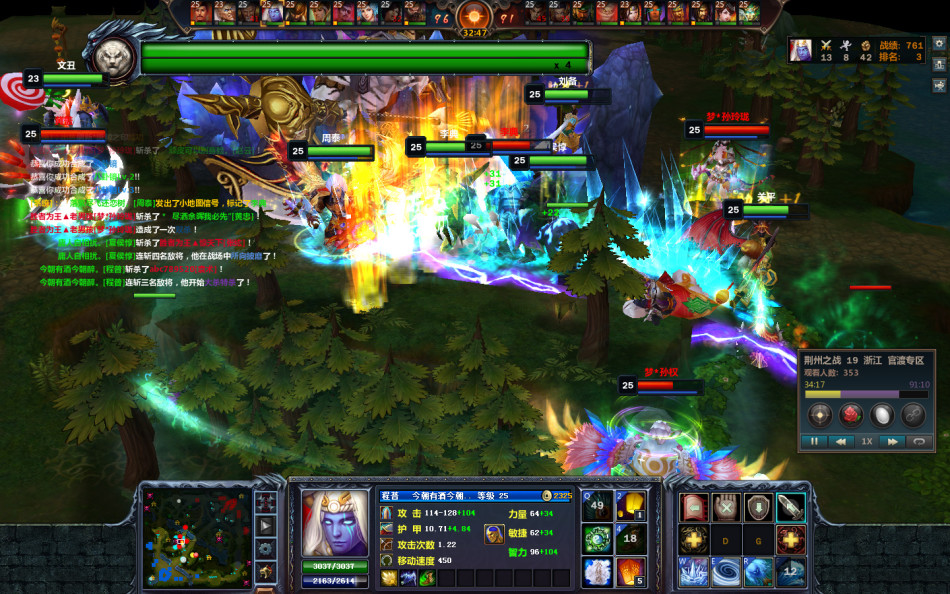Click the replay progress bar
This screenshot has height=594, width=950.
pyautogui.click(x=866, y=393)
